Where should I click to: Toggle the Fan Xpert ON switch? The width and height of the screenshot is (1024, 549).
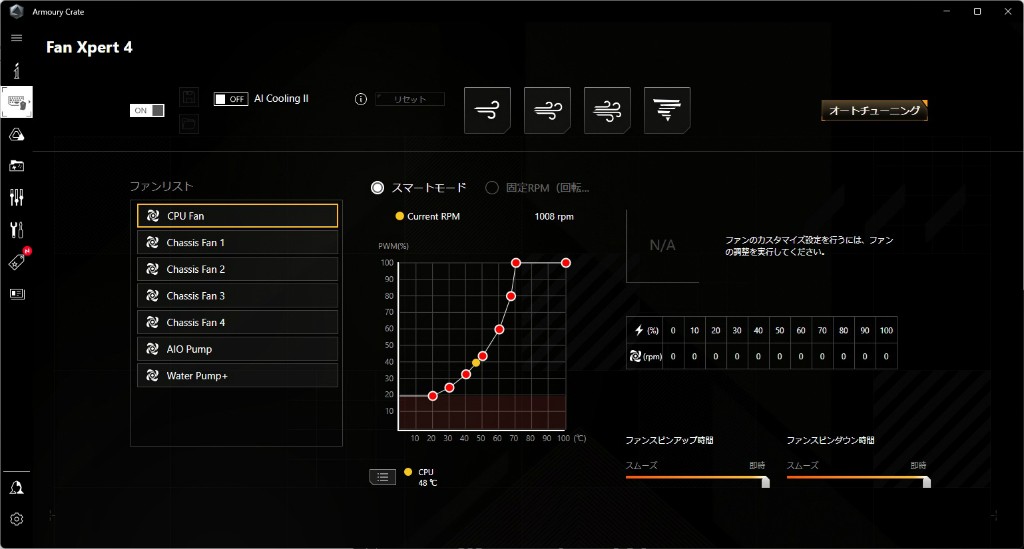(x=147, y=110)
